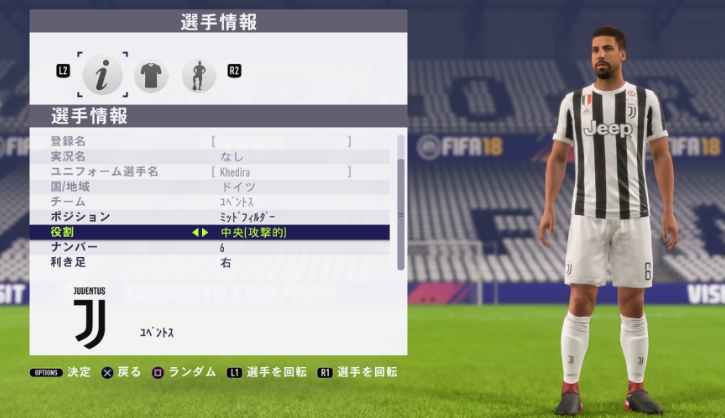Image resolution: width=725 pixels, height=418 pixels.
Task: Click the right arrow of 役割 stepper
Action: 206,232
